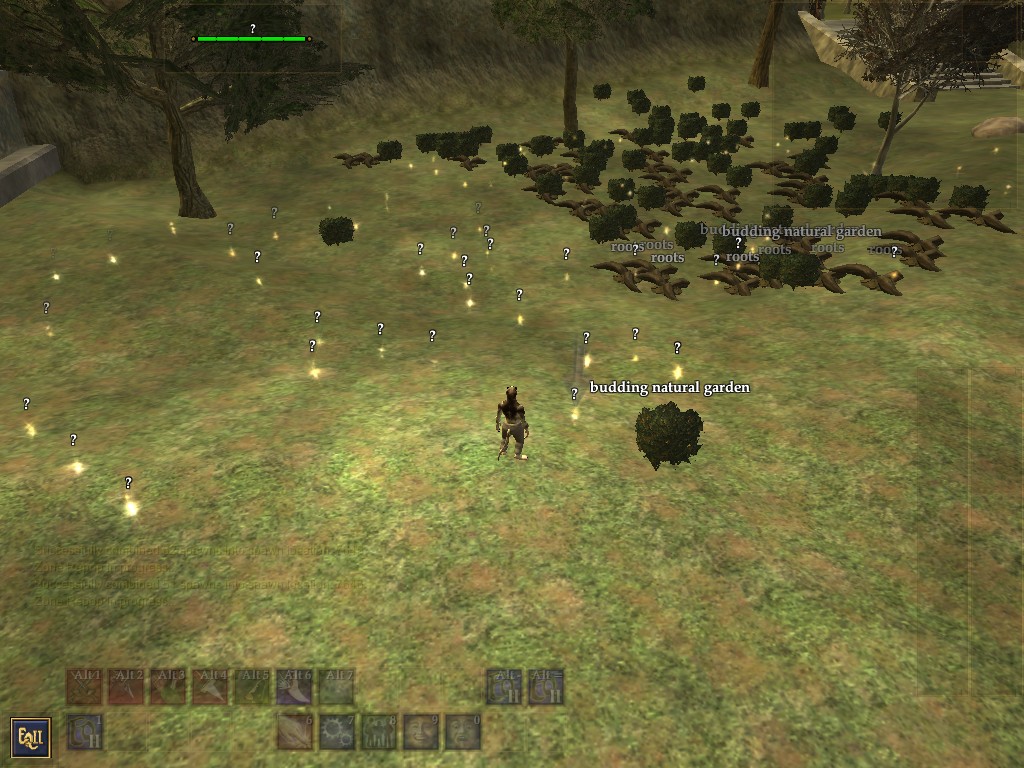The image size is (1024, 768).
Task: Activate the gears icon in slot 7
Action: click(337, 732)
